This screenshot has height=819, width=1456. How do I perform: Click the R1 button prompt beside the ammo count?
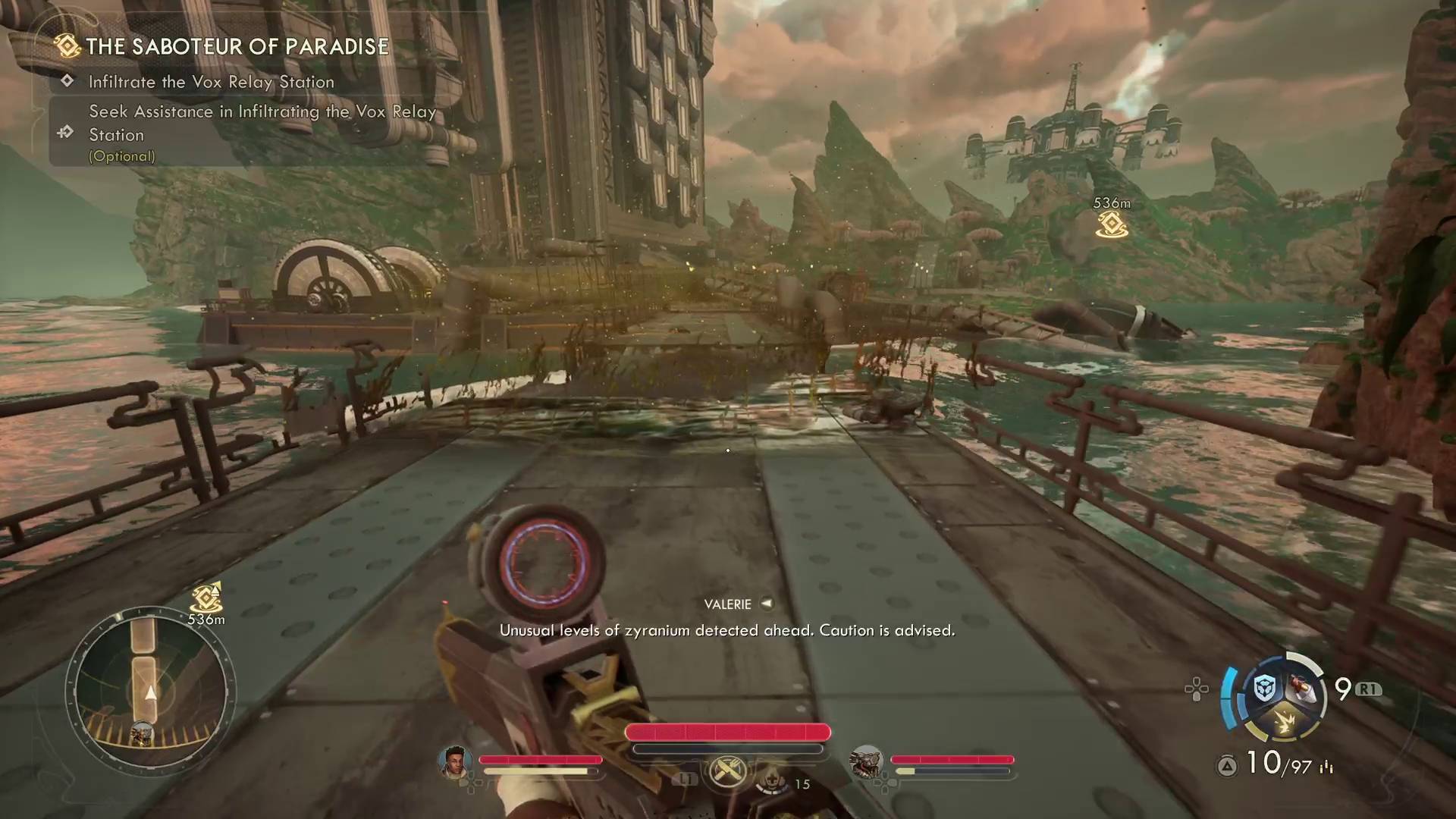click(x=1370, y=689)
